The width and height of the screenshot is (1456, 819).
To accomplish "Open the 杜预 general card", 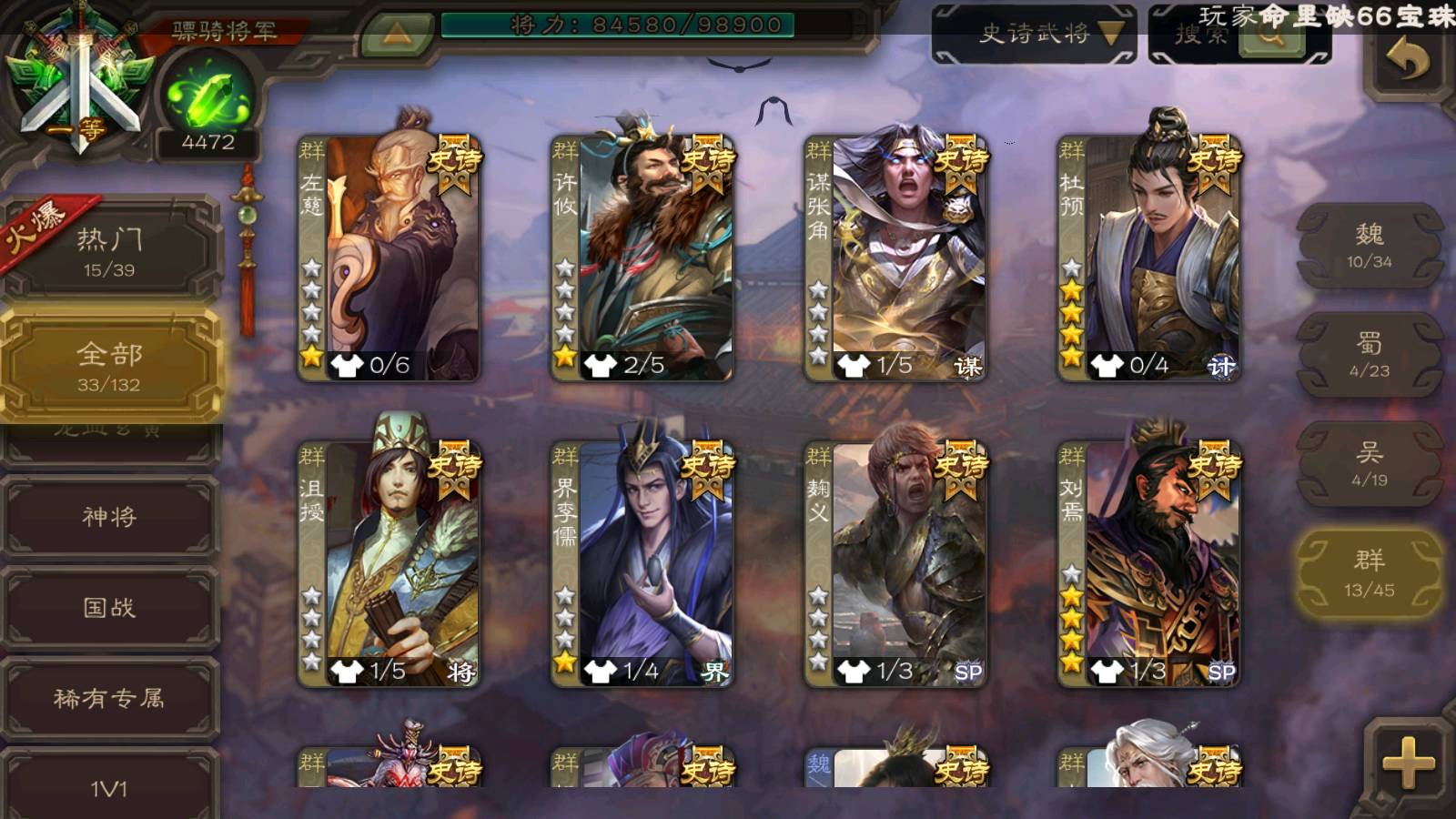I will tap(1149, 257).
